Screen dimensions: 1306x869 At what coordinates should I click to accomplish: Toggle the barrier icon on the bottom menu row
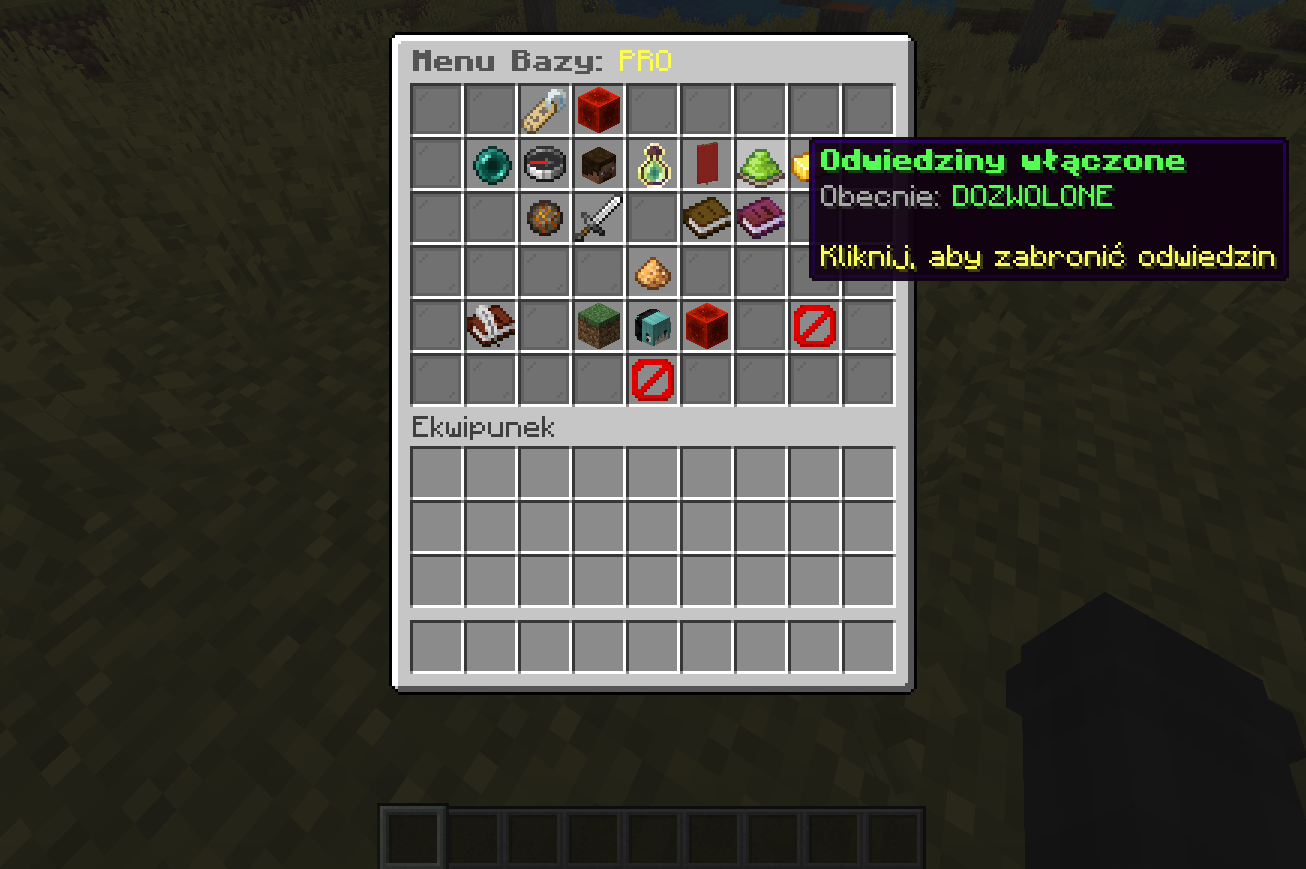click(653, 380)
